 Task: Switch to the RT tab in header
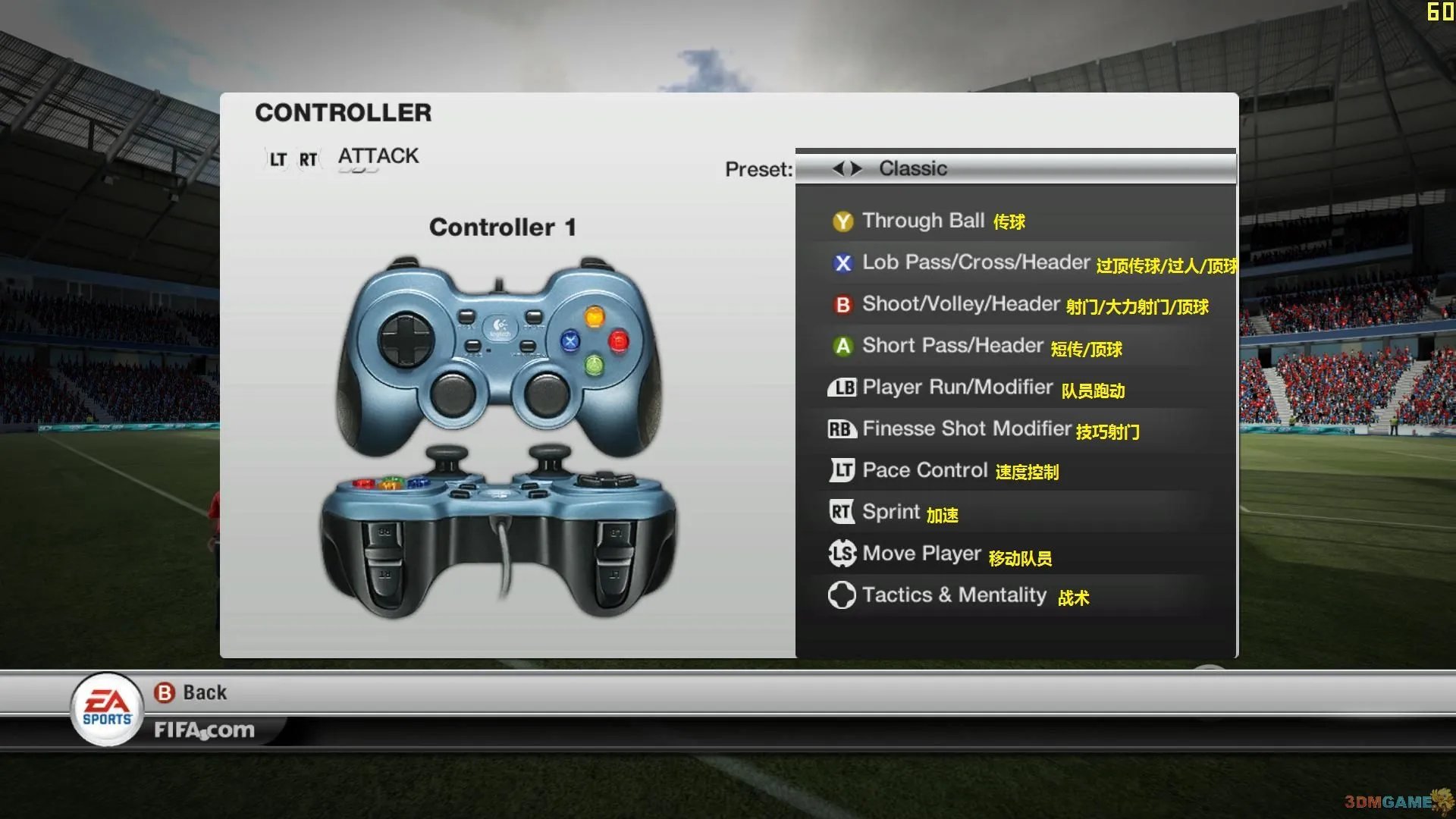(x=306, y=158)
